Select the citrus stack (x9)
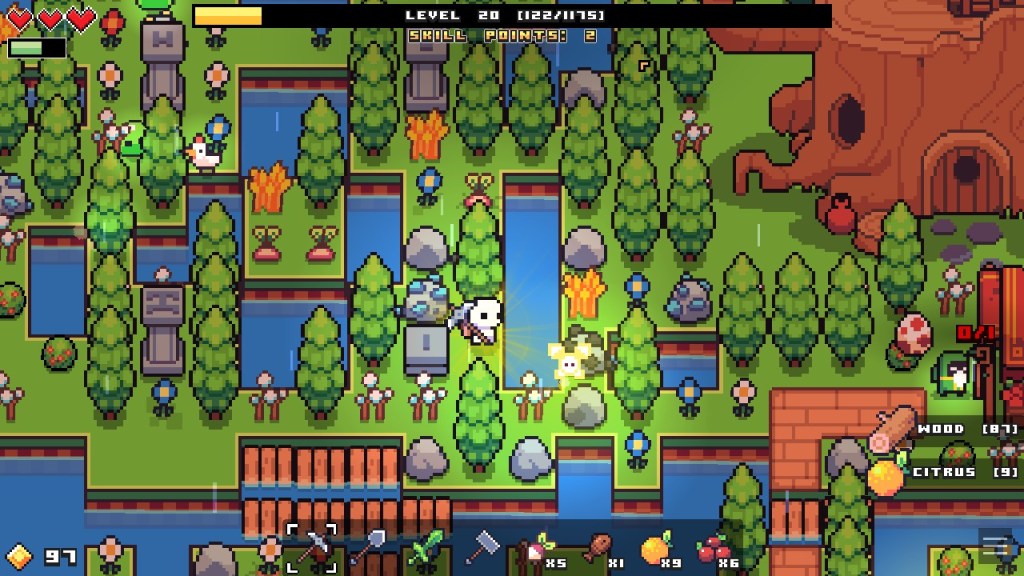Viewport: 1024px width, 576px height. point(656,549)
